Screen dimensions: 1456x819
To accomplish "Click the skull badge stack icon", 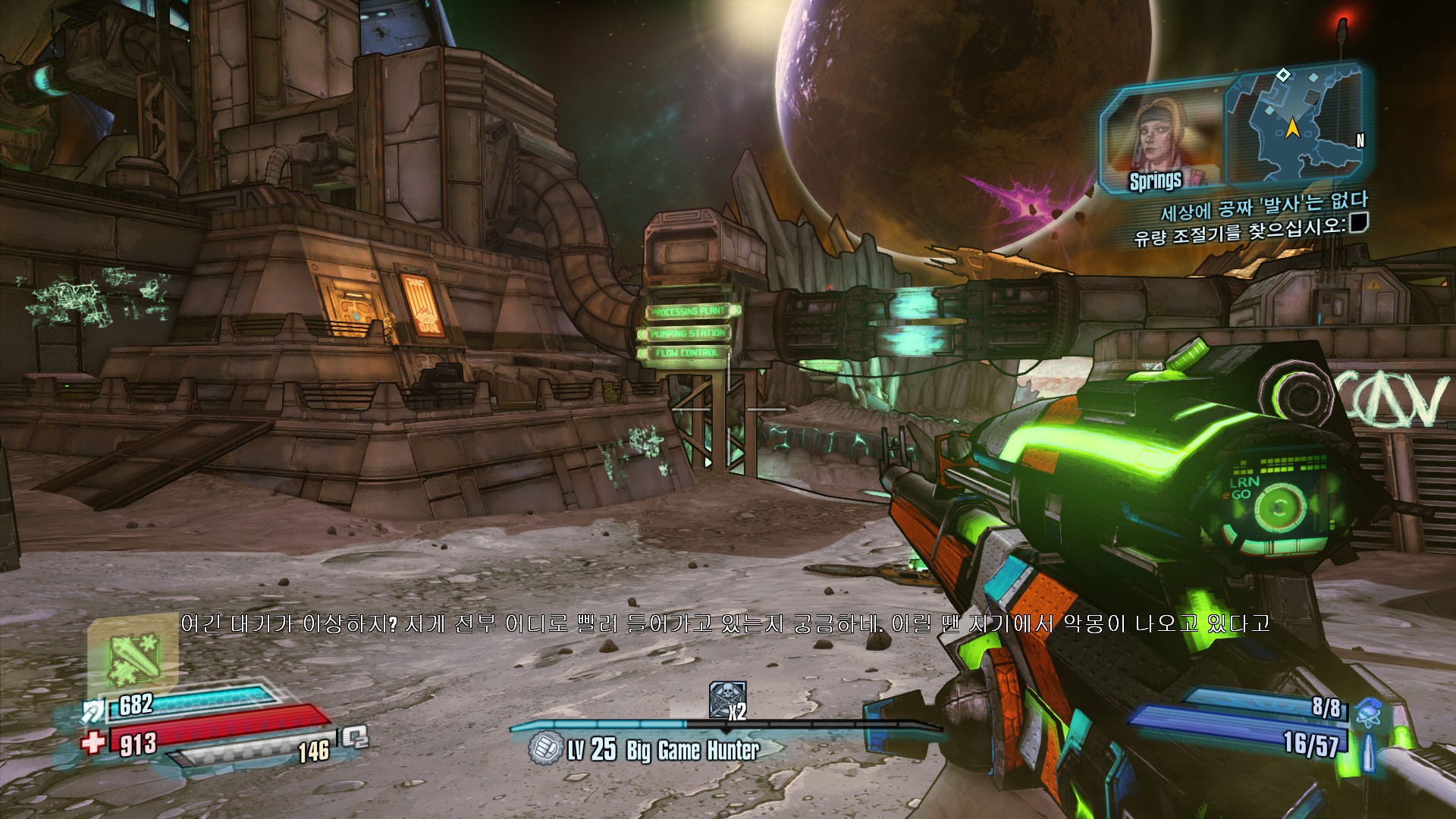I will (726, 698).
